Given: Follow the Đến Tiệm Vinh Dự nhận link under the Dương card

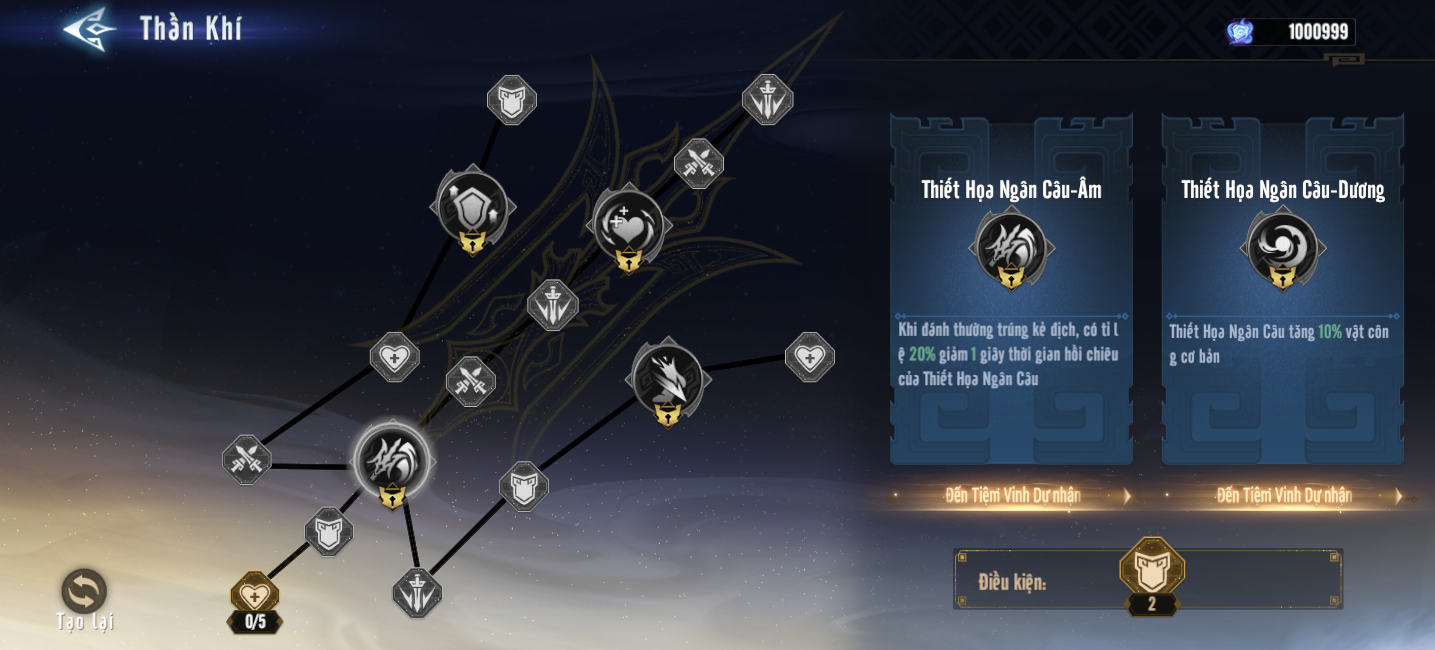Looking at the screenshot, I should tap(1285, 495).
